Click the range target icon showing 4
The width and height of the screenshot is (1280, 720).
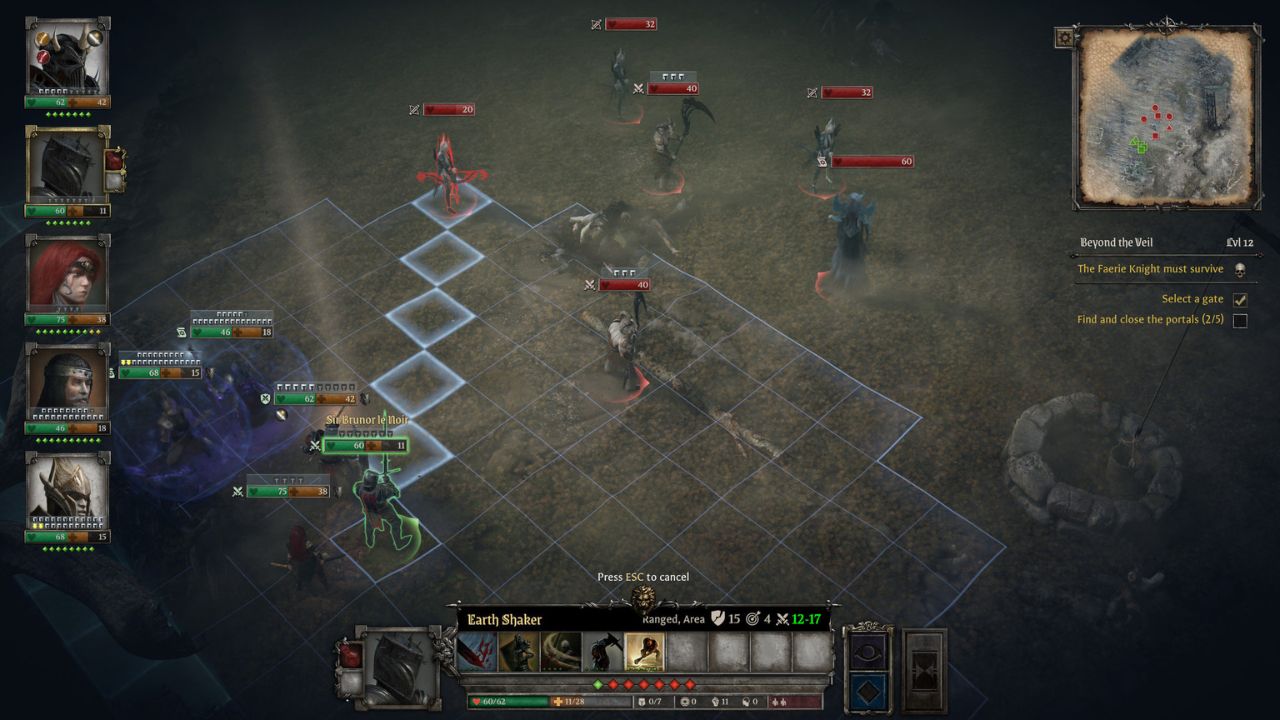tap(753, 619)
